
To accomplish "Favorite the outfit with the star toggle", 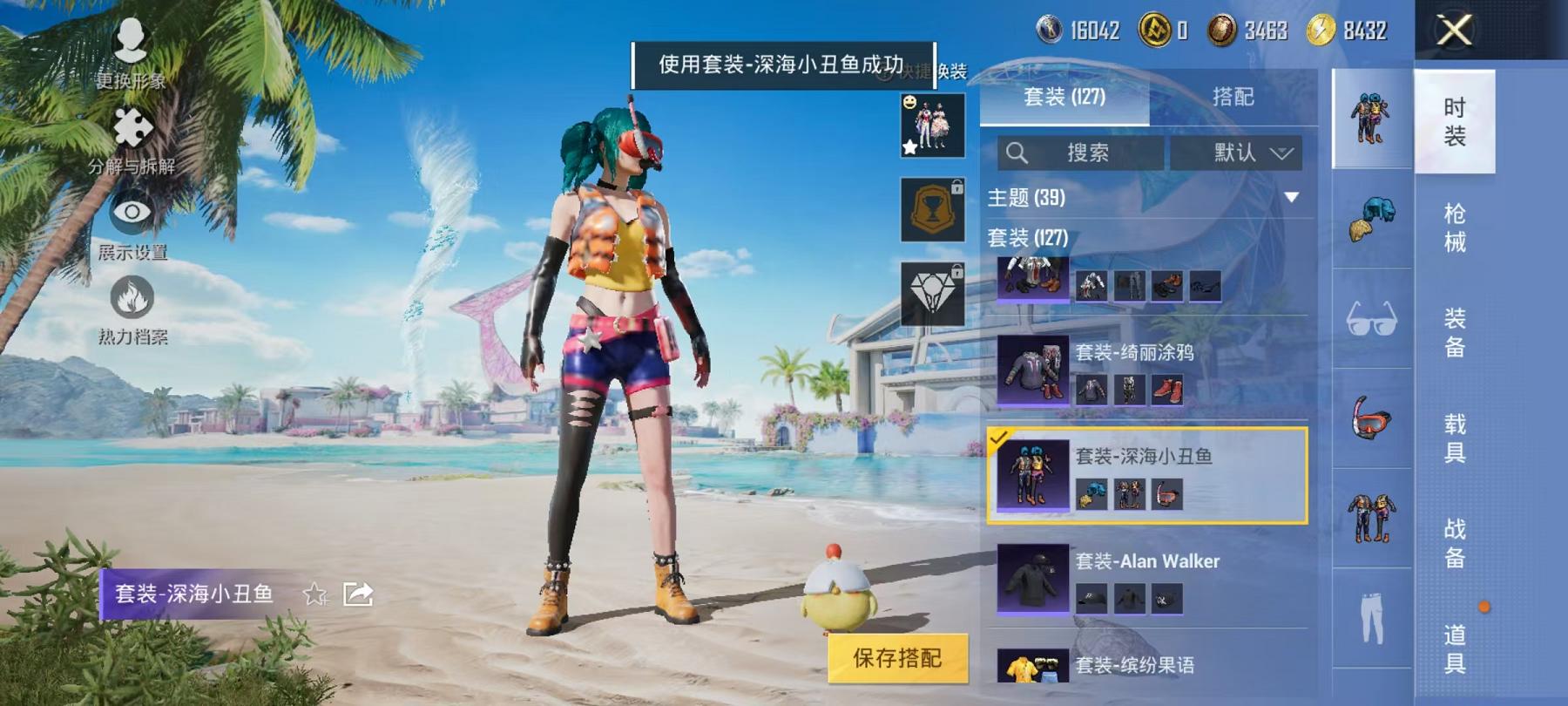I will coord(314,595).
